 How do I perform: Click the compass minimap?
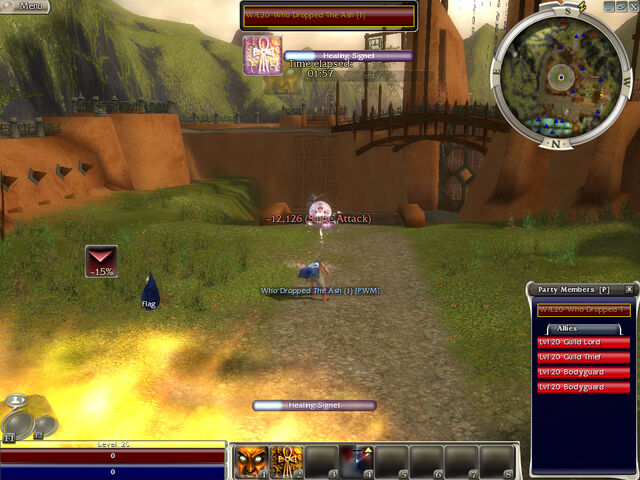(561, 77)
